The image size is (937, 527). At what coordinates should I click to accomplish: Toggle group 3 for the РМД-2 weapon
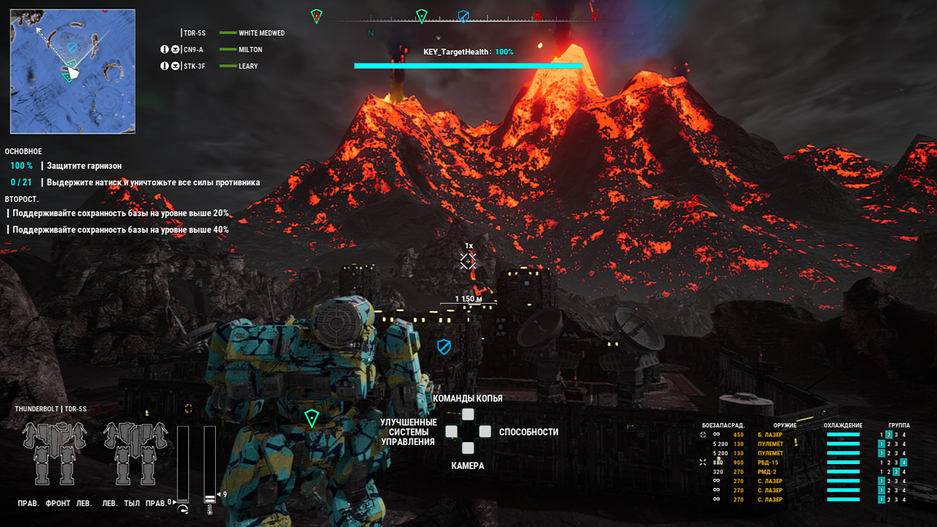(x=896, y=472)
